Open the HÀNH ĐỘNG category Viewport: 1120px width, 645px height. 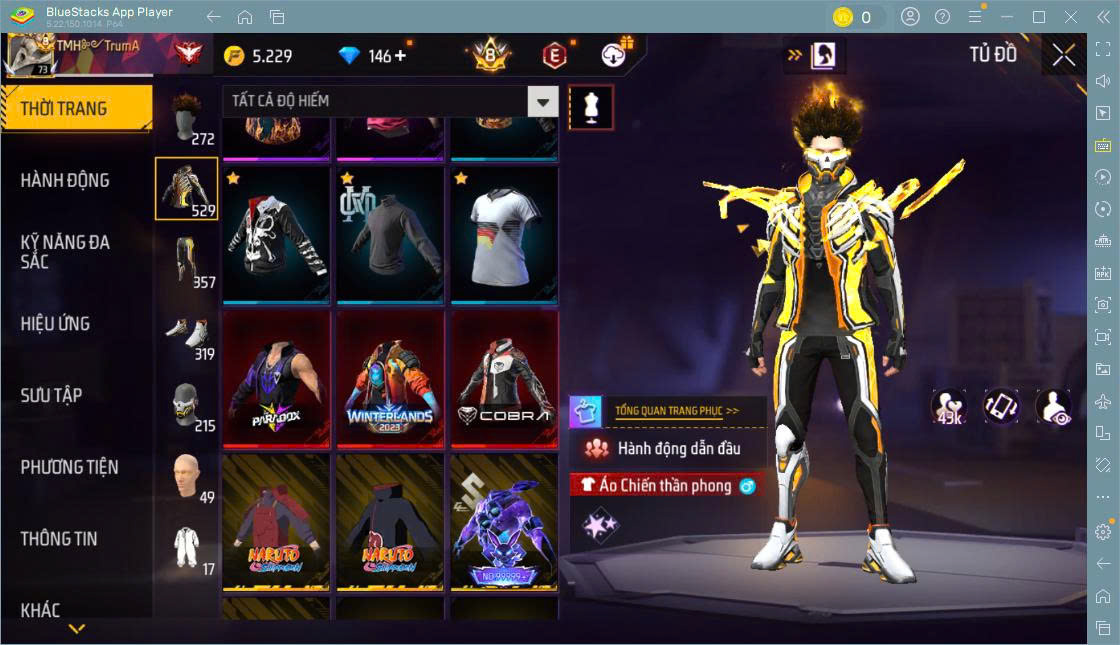66,180
